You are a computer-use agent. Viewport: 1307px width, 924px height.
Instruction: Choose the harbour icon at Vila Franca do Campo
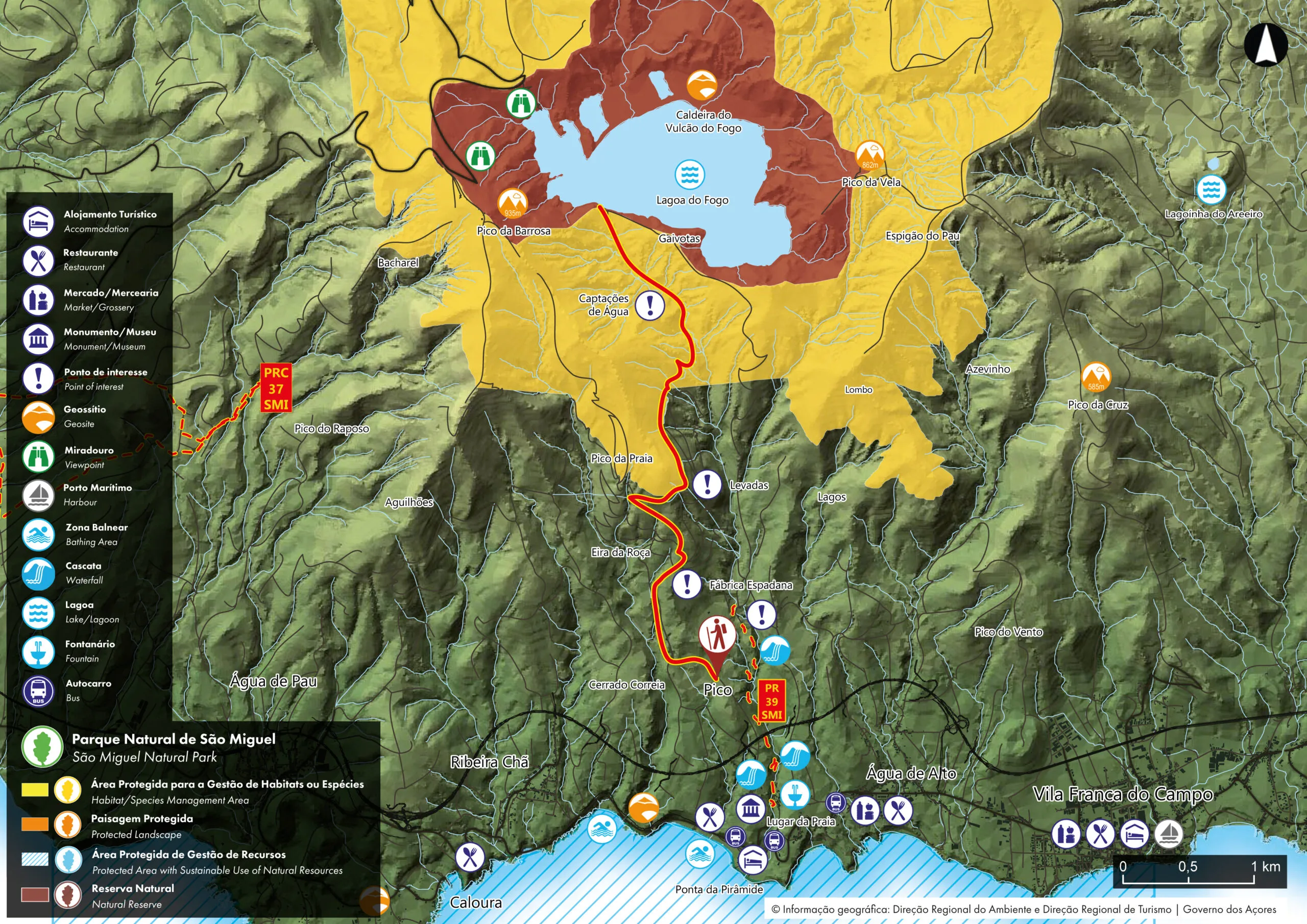coord(1168,835)
